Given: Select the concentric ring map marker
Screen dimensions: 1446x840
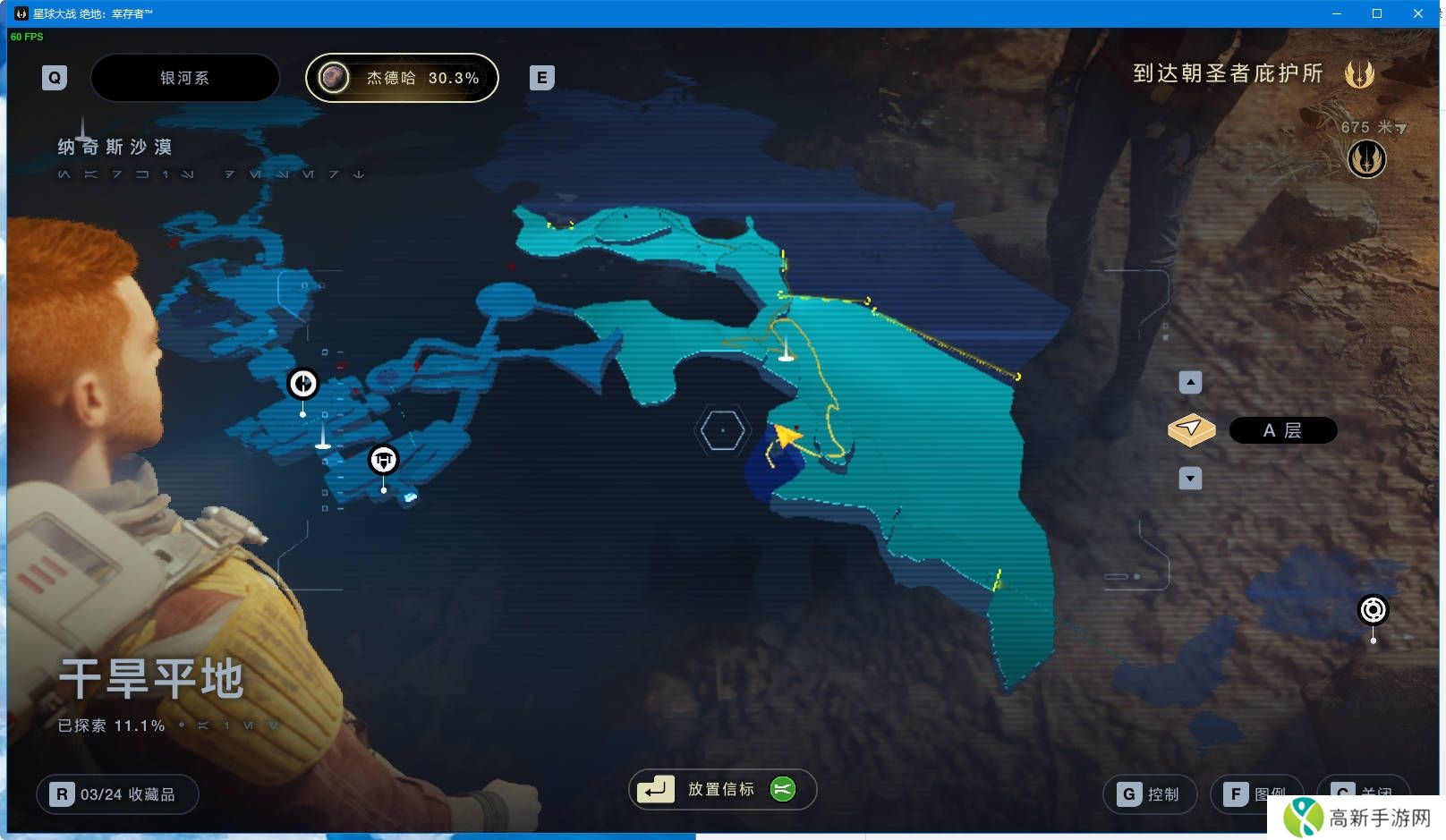Looking at the screenshot, I should [1373, 610].
